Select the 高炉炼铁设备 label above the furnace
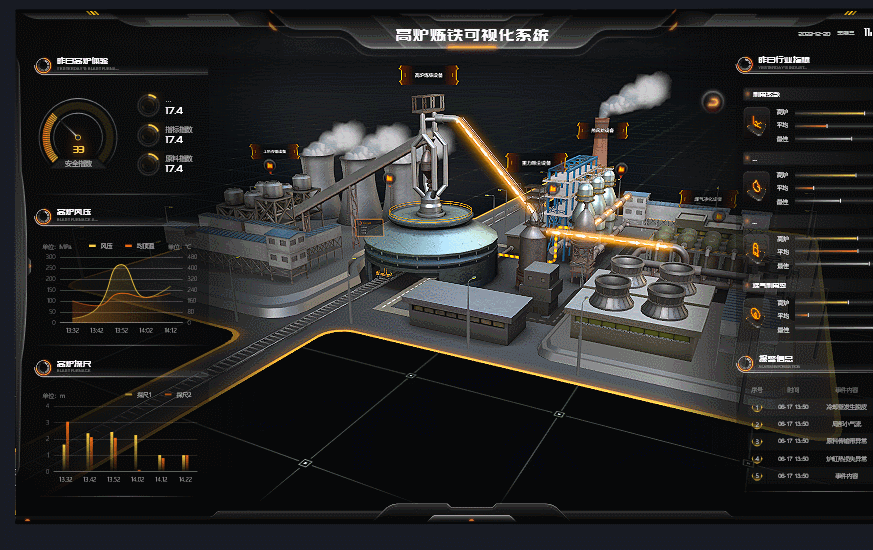 point(429,75)
